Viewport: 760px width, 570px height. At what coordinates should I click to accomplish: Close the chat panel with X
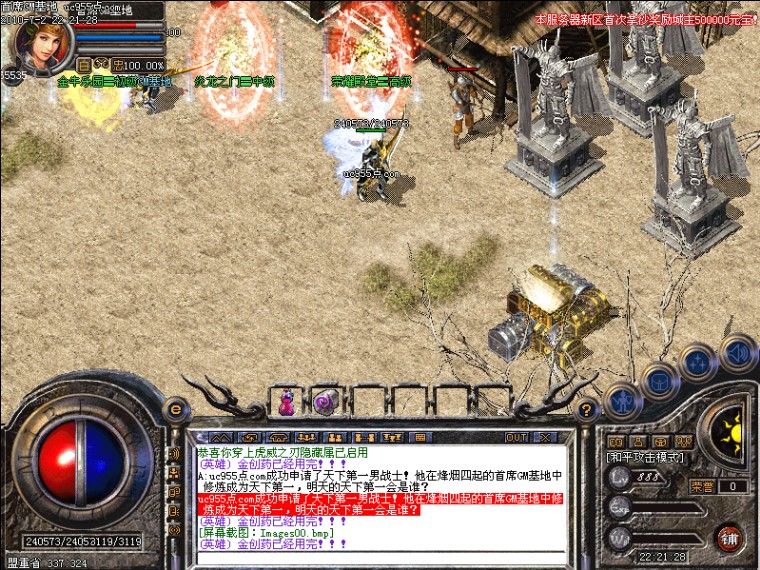pos(545,437)
